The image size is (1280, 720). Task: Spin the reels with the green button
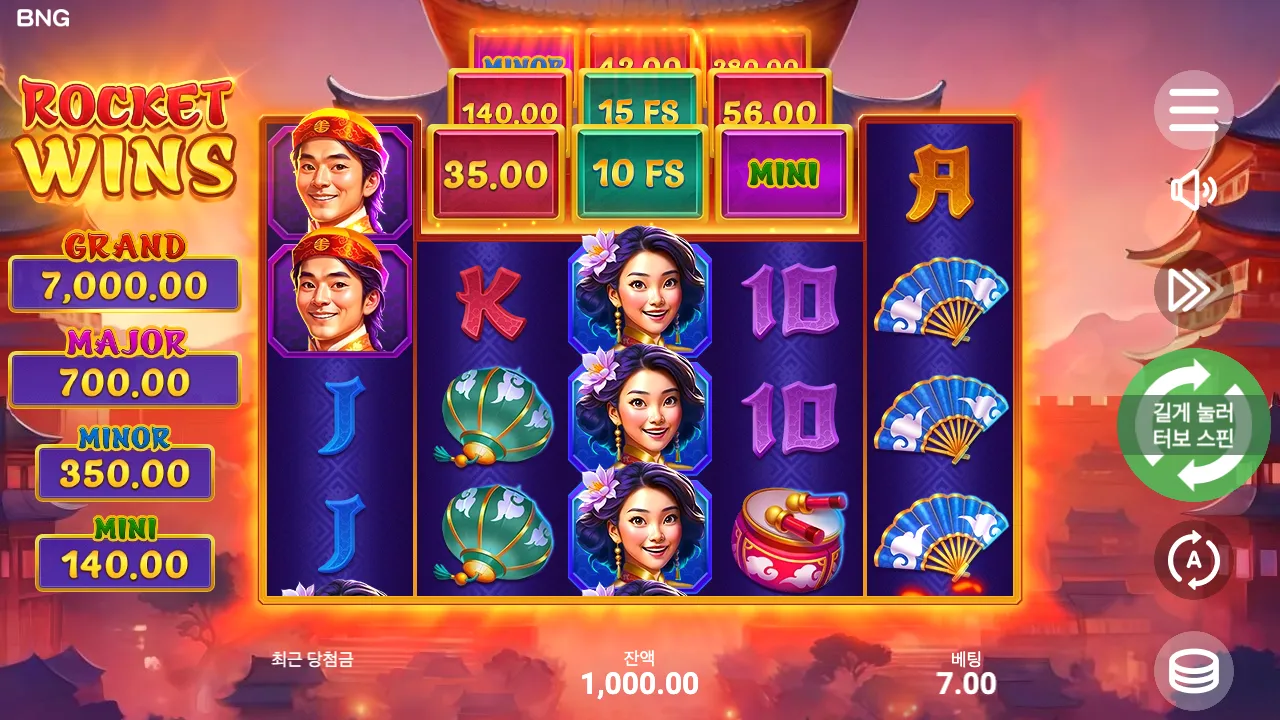[1193, 426]
